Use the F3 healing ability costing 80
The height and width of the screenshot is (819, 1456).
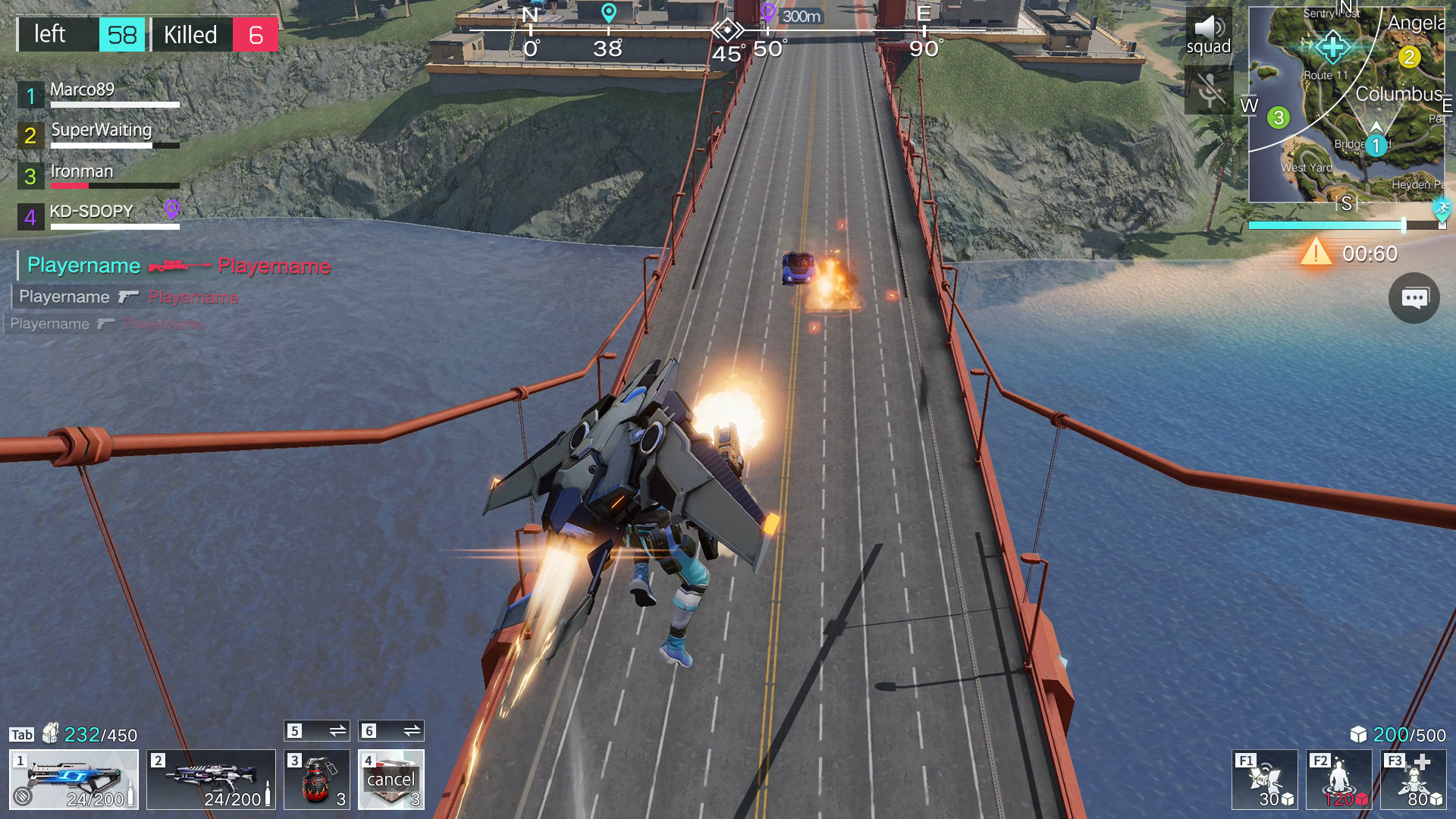pos(1413,780)
